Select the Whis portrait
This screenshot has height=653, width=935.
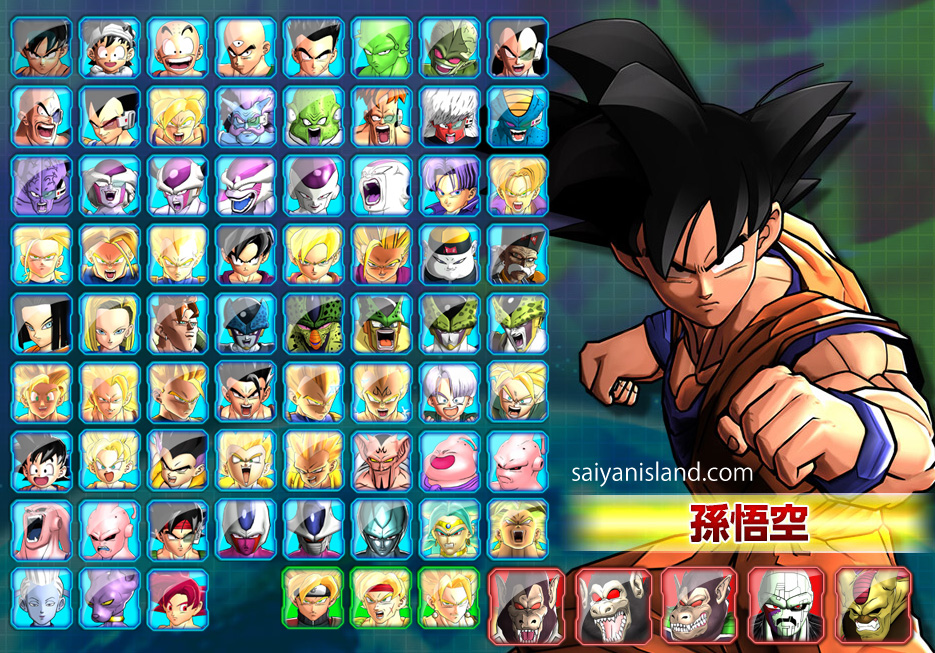(42, 599)
